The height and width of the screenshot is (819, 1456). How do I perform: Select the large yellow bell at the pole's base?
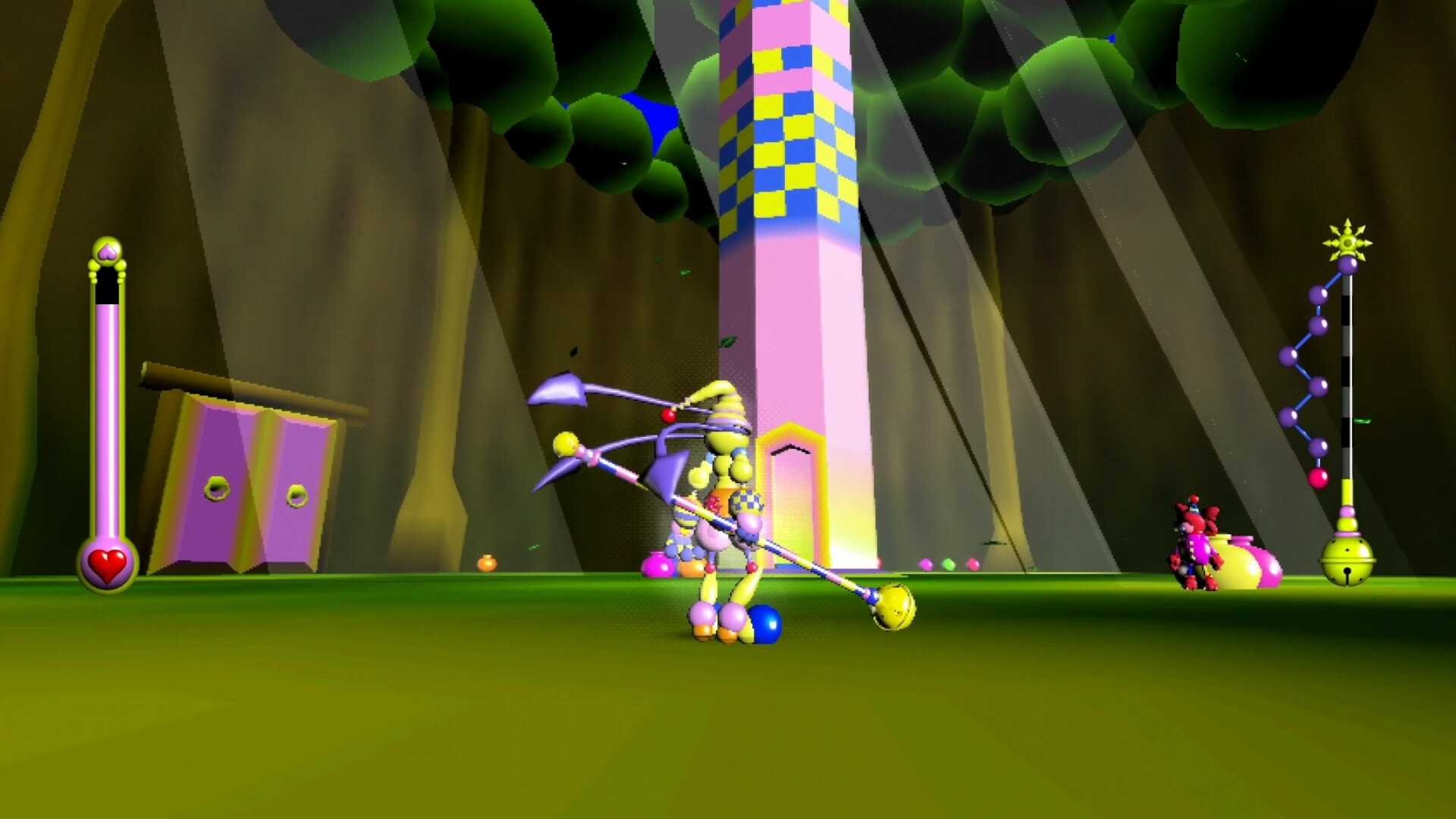pos(1348,561)
